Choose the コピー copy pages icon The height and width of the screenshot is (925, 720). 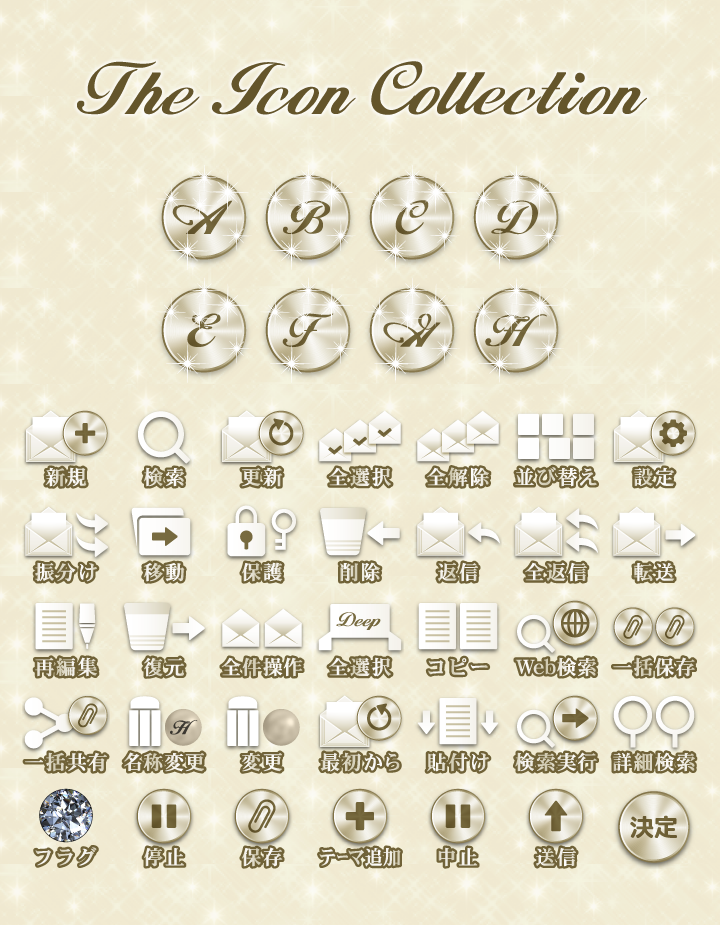coord(457,627)
